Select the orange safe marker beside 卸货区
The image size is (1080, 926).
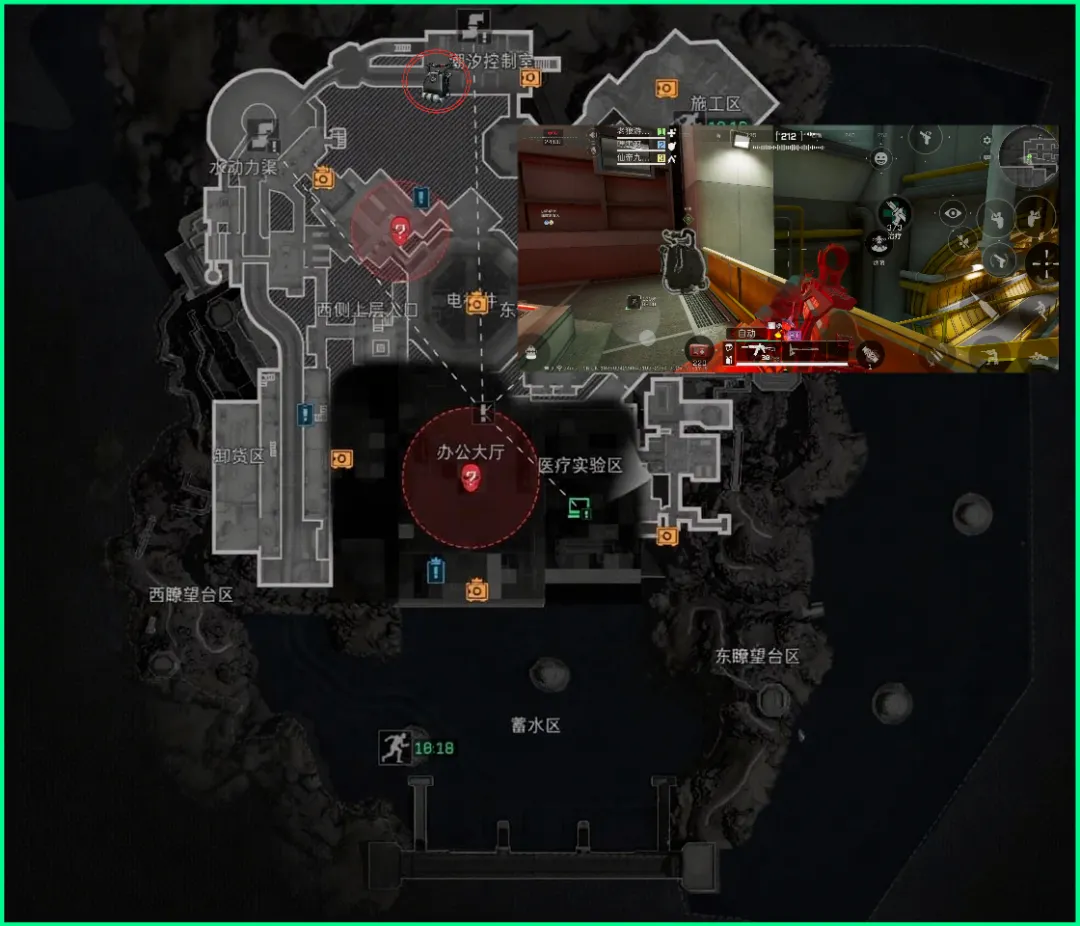(342, 458)
